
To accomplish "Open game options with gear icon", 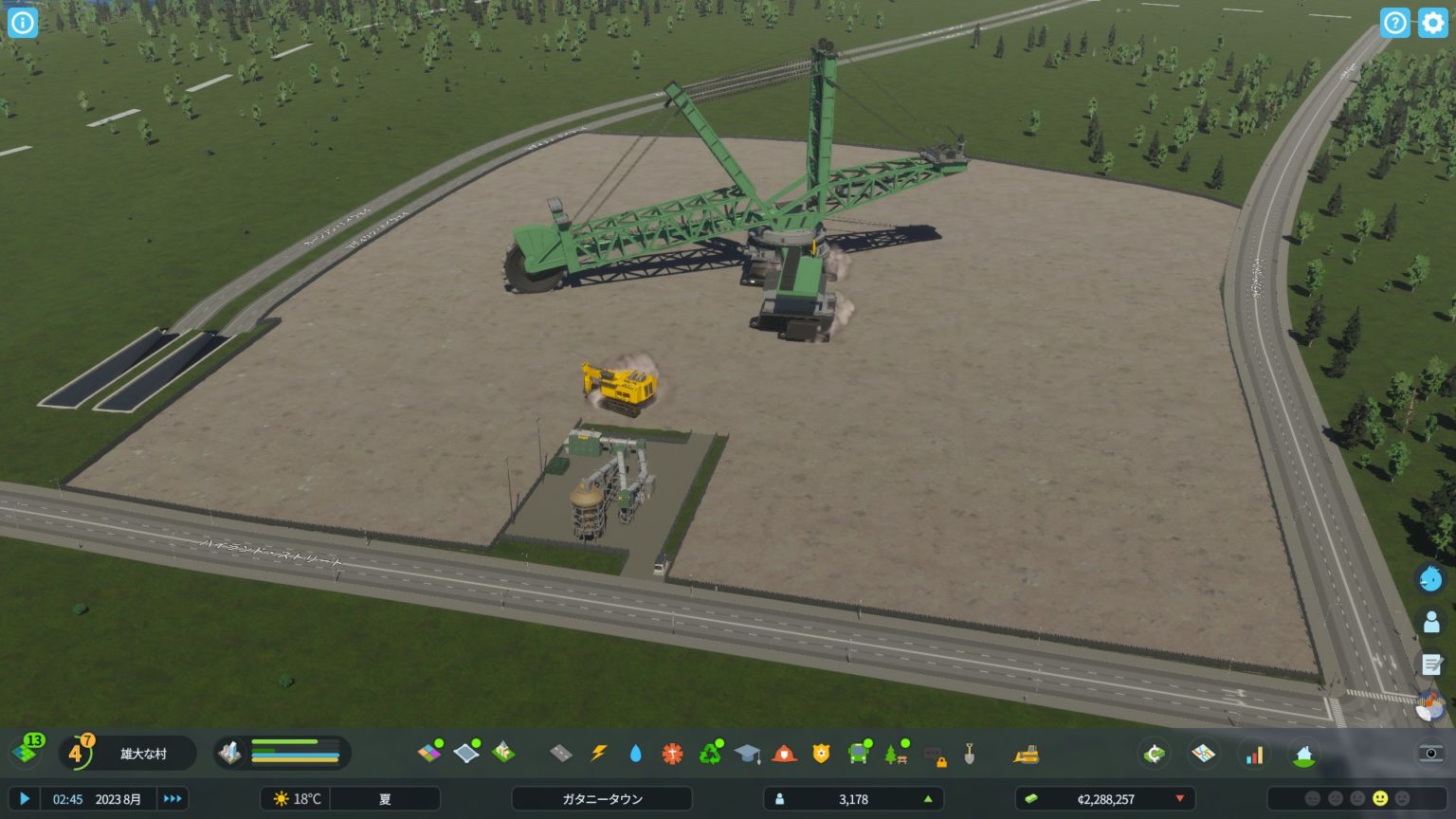I will [x=1434, y=23].
